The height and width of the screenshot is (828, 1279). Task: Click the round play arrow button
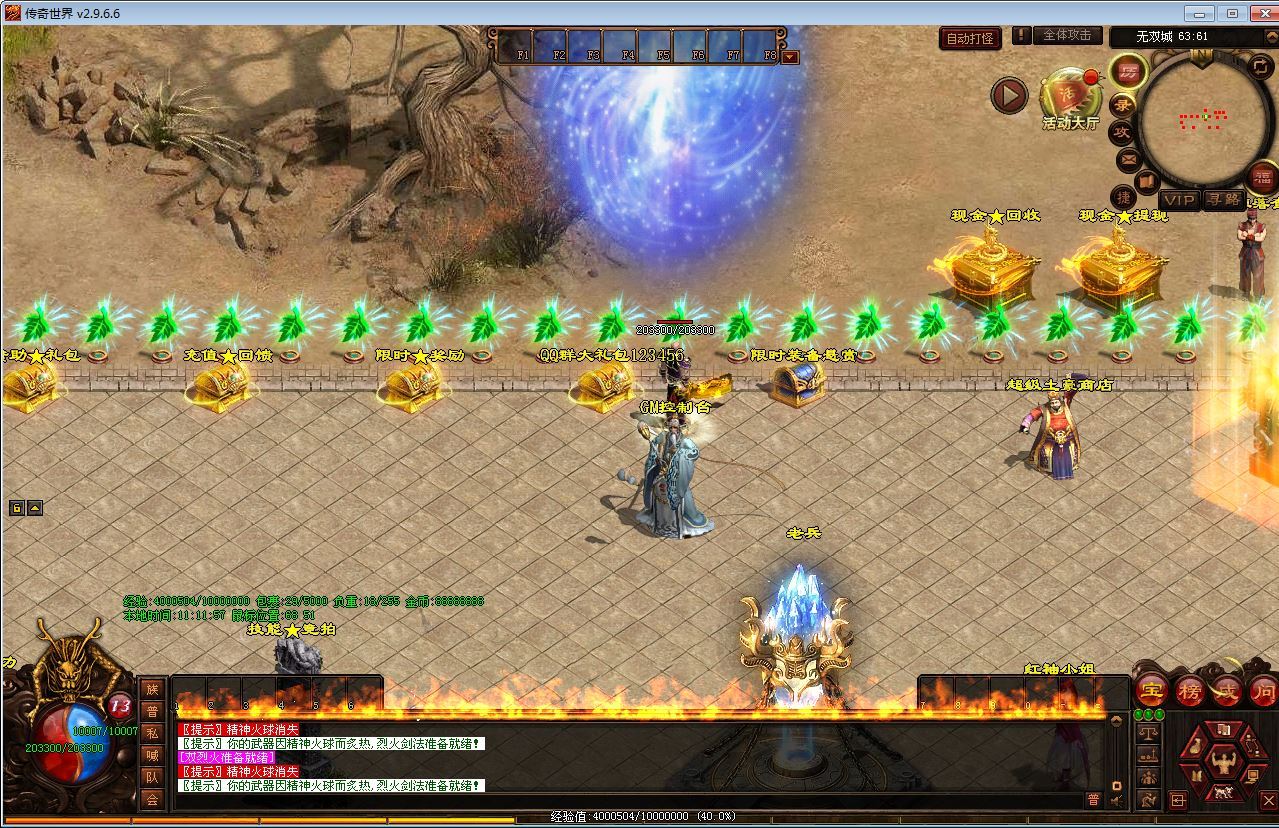click(1009, 96)
